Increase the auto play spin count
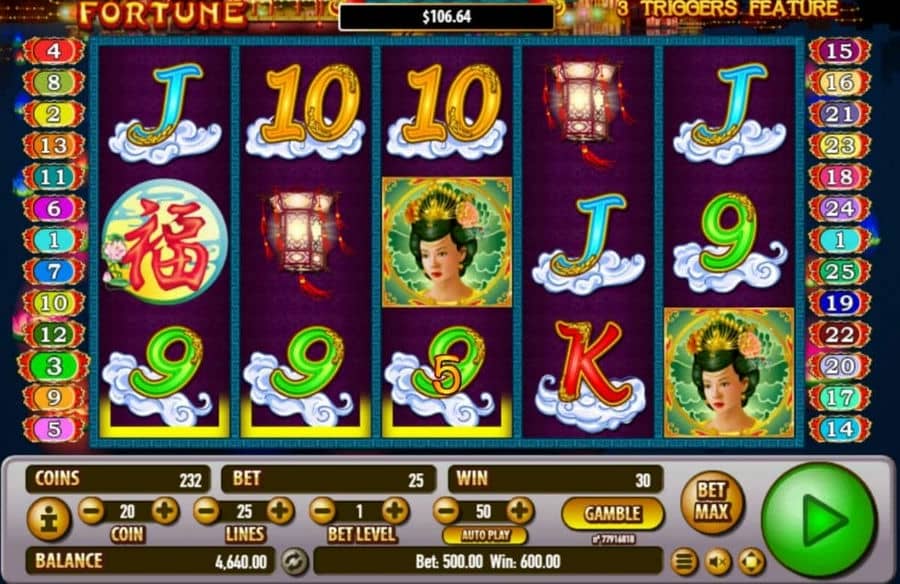 click(522, 511)
